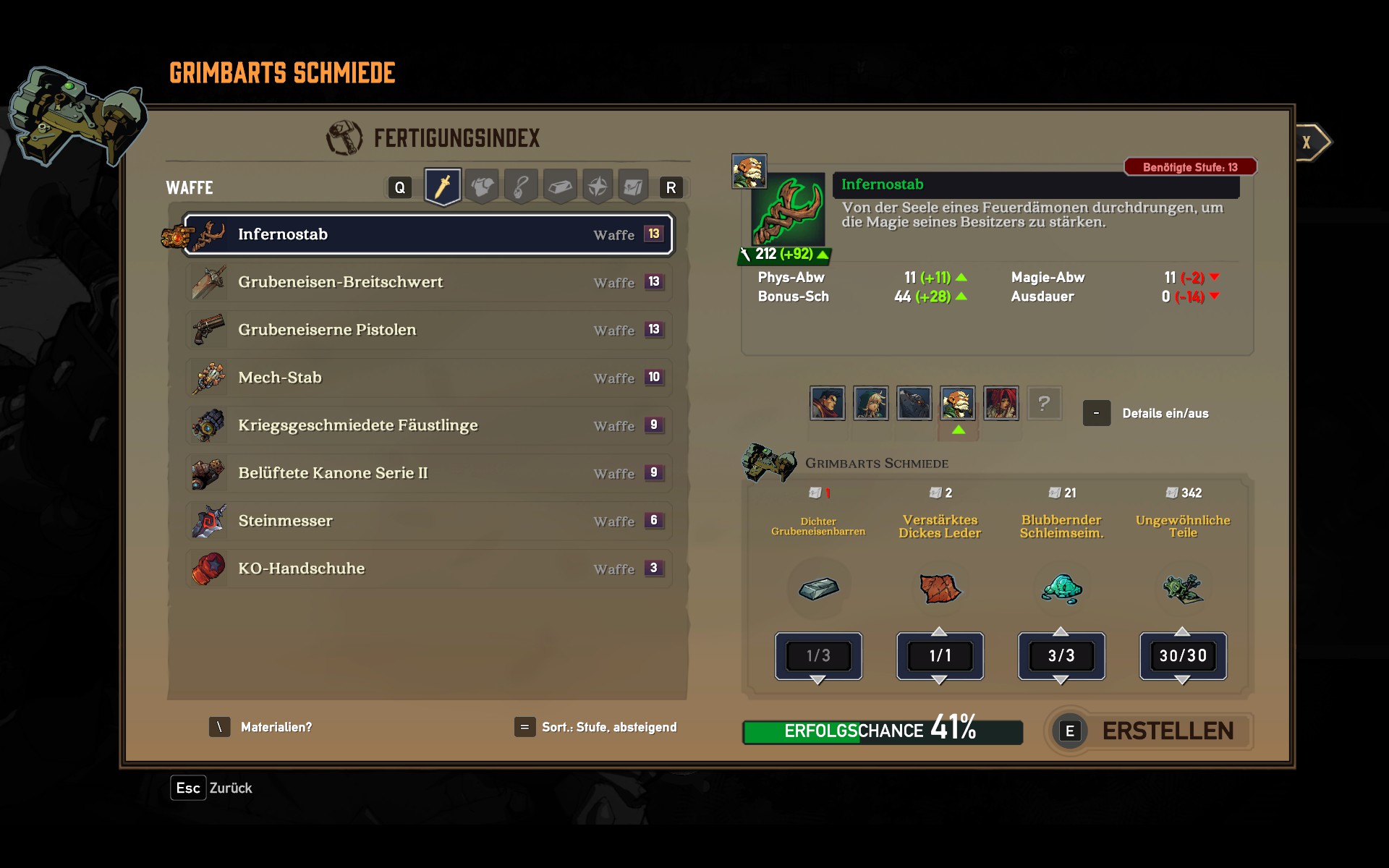Choose the Steinmesser recipe row

[428, 521]
